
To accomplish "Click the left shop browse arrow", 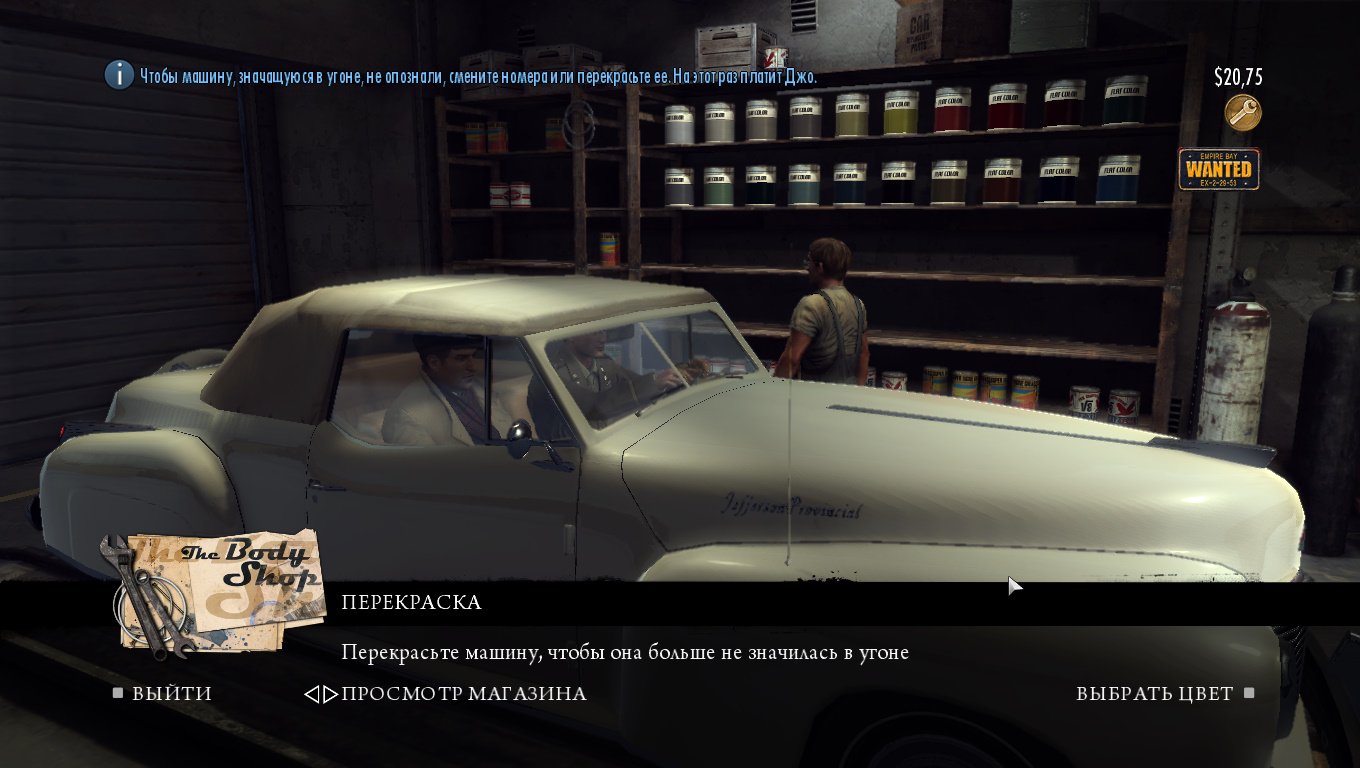I will coord(311,694).
